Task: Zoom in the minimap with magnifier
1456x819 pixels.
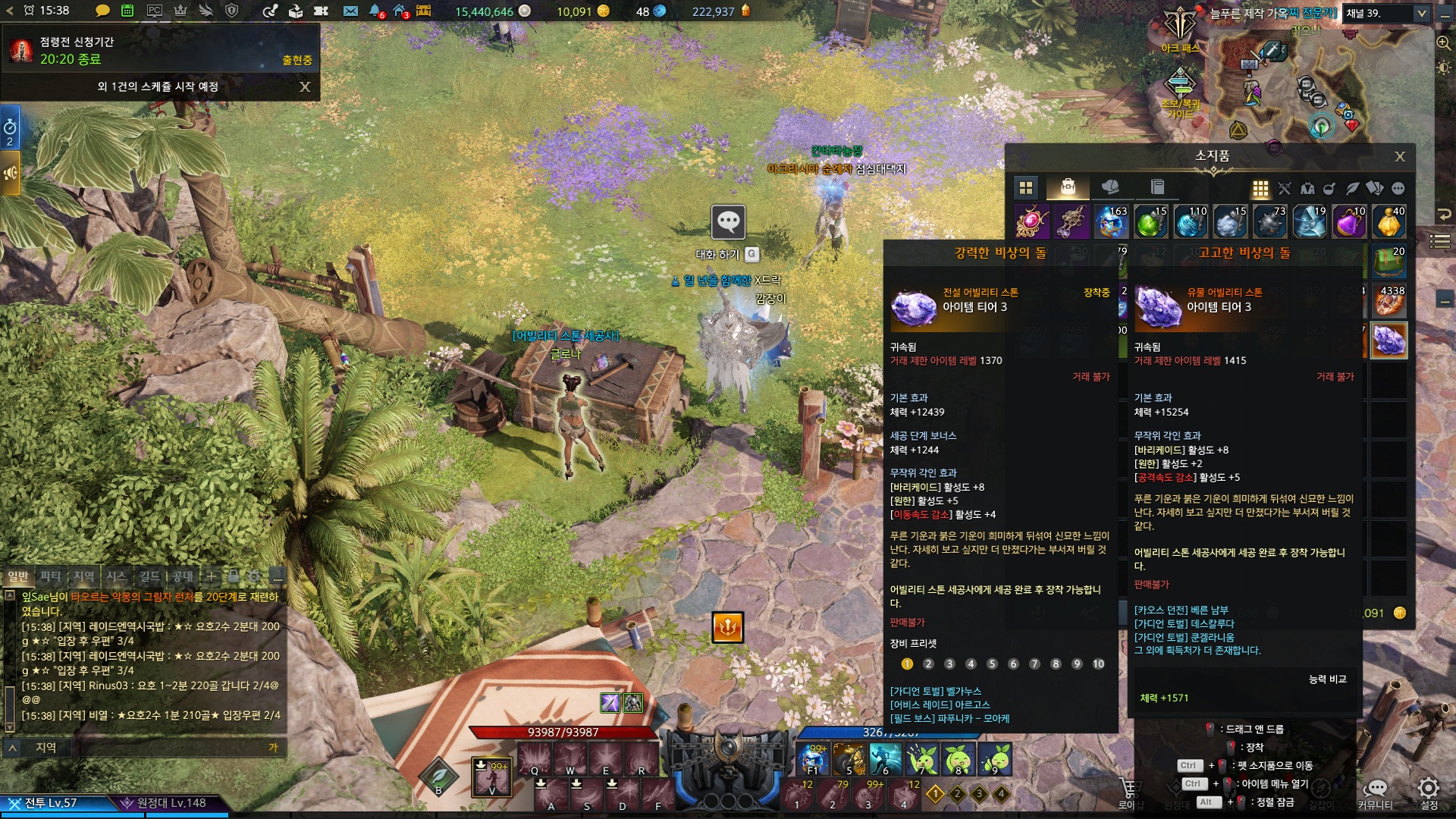Action: (x=1444, y=42)
